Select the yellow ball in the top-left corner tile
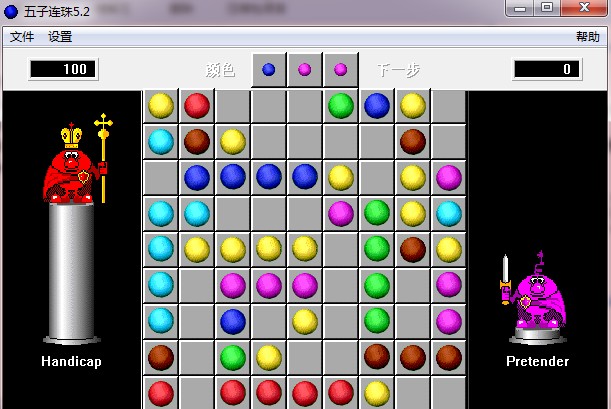Screen dimensions: 611x409 click(x=161, y=105)
